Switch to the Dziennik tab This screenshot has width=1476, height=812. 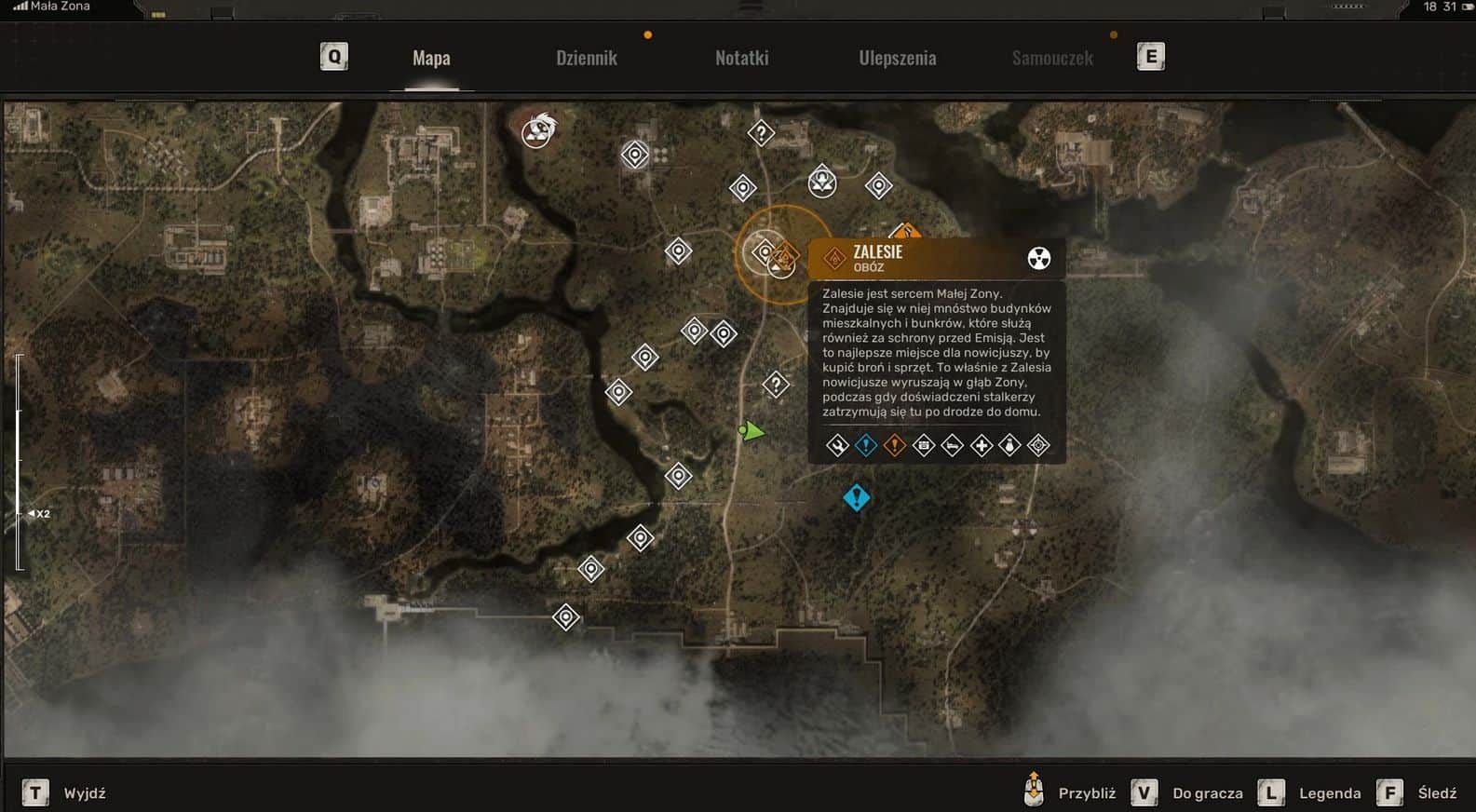point(587,58)
